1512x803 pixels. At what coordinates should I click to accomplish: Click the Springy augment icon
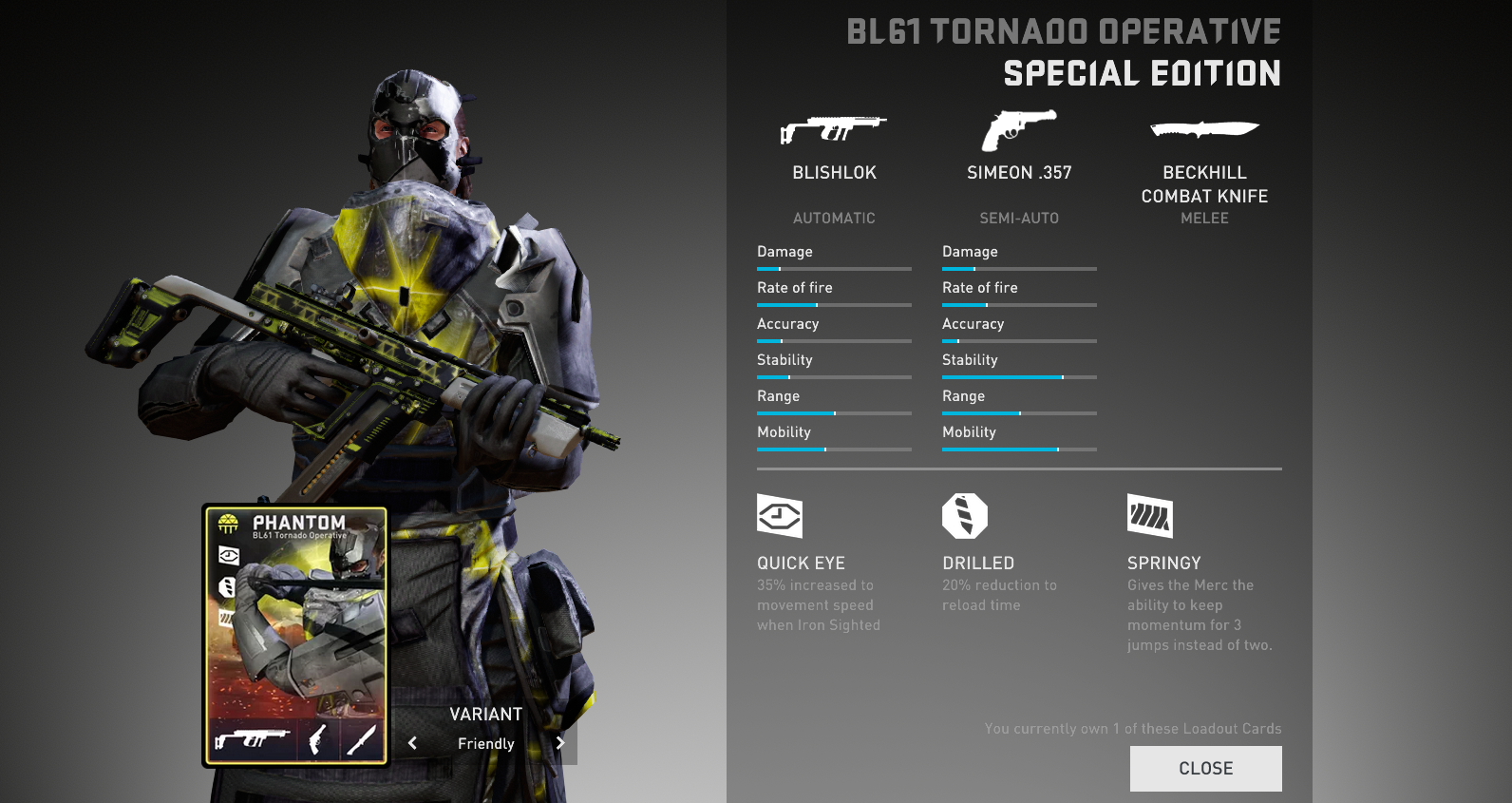click(1150, 516)
